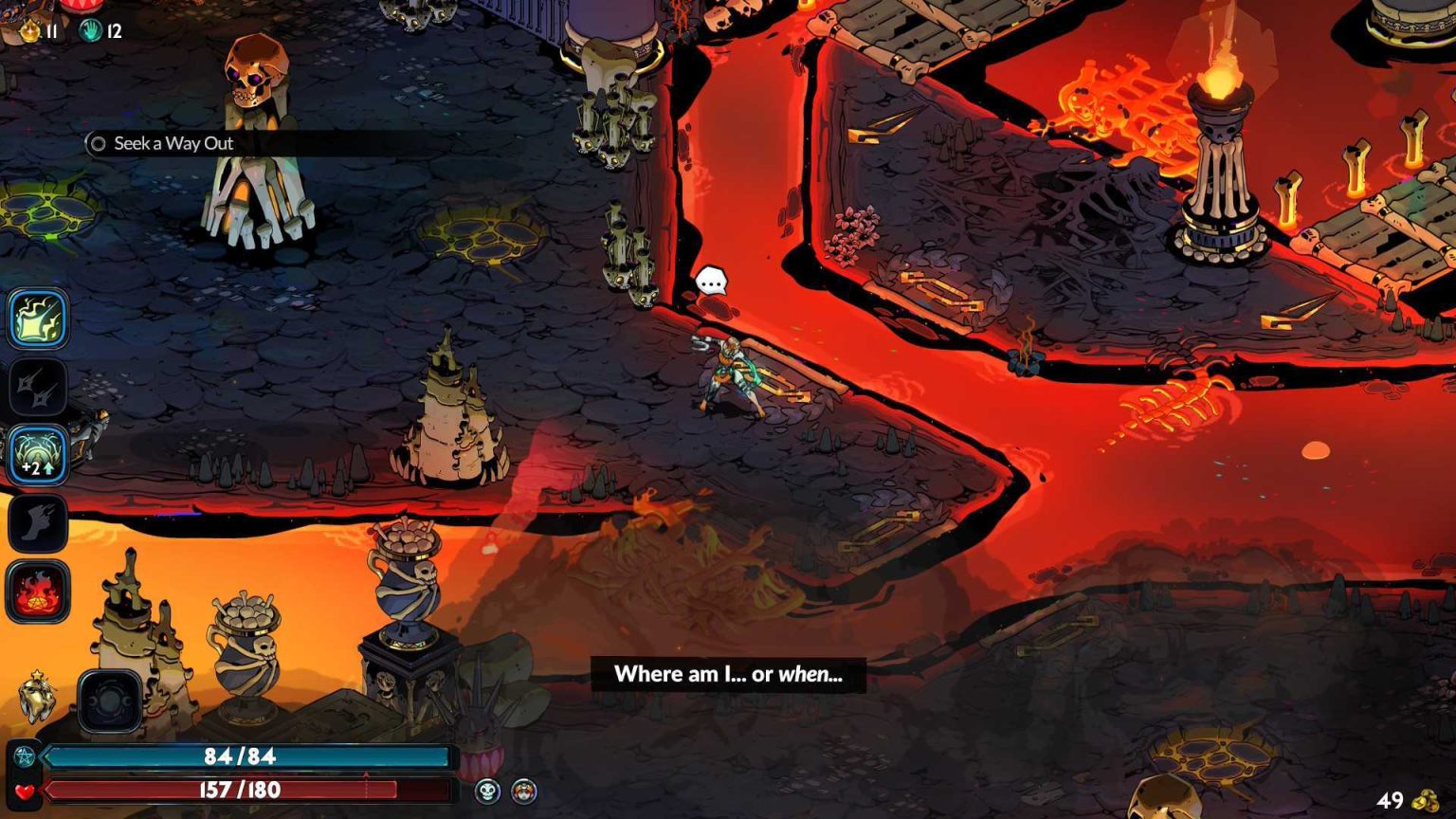Click the round familiar face icon
This screenshot has width=1456, height=819.
524,791
